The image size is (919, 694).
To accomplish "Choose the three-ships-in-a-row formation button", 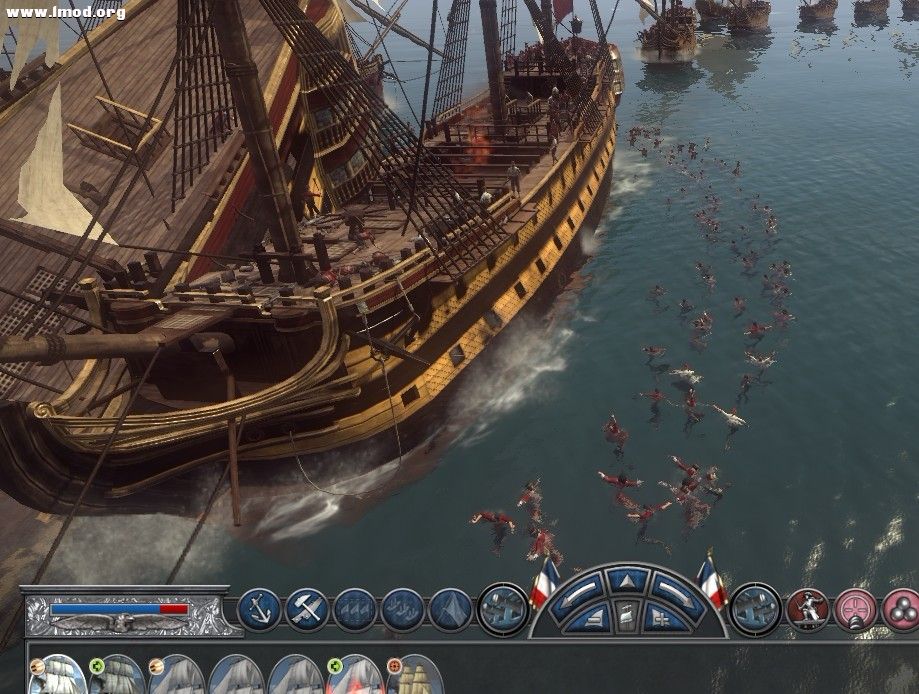I will click(x=355, y=609).
